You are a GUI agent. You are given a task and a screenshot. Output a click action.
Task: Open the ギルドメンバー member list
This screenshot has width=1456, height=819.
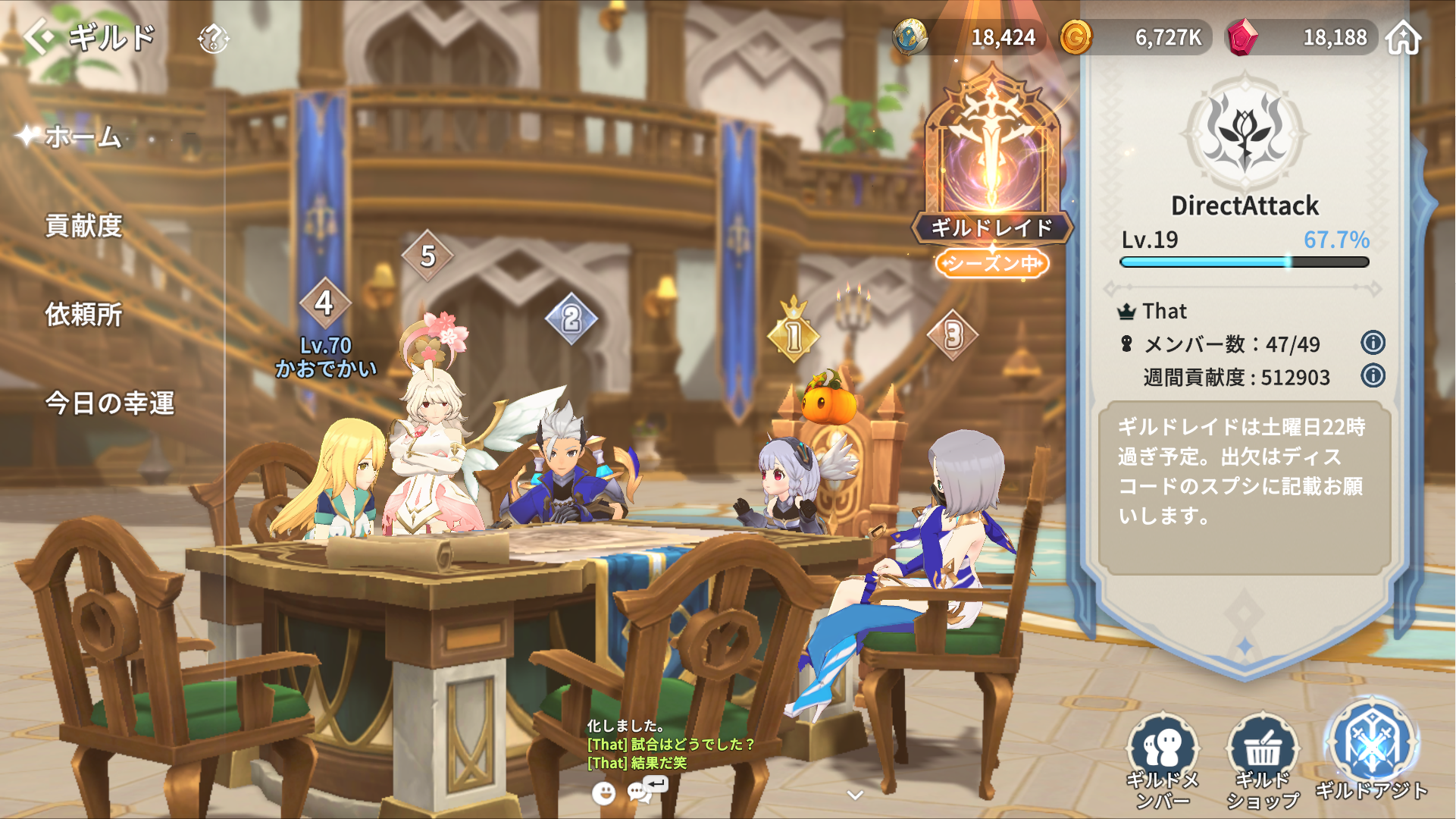[x=1162, y=758]
